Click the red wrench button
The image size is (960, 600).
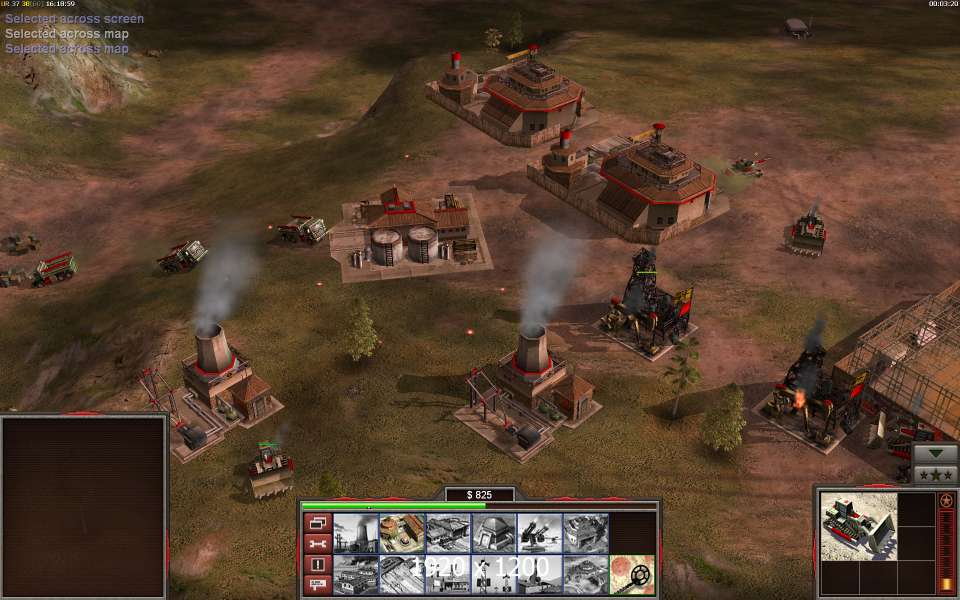tap(316, 543)
